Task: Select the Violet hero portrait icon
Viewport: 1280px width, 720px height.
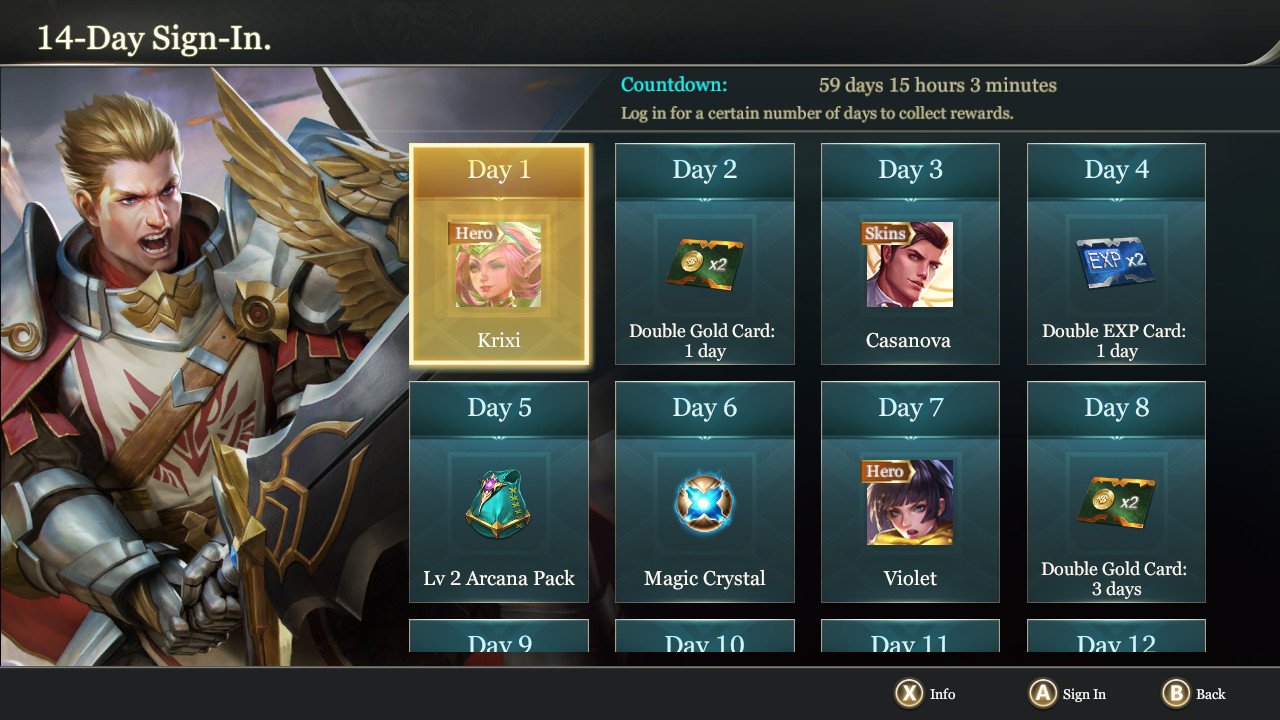Action: pyautogui.click(x=910, y=503)
